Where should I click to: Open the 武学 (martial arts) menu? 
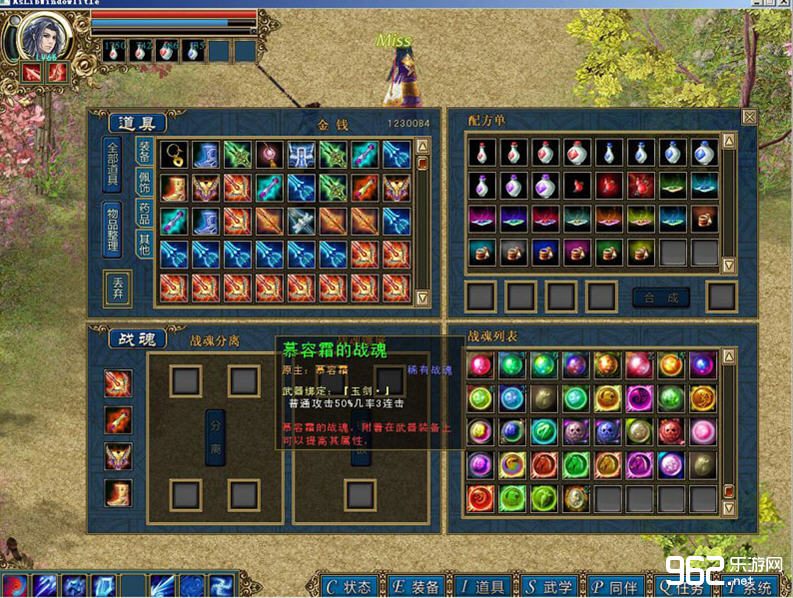553,586
